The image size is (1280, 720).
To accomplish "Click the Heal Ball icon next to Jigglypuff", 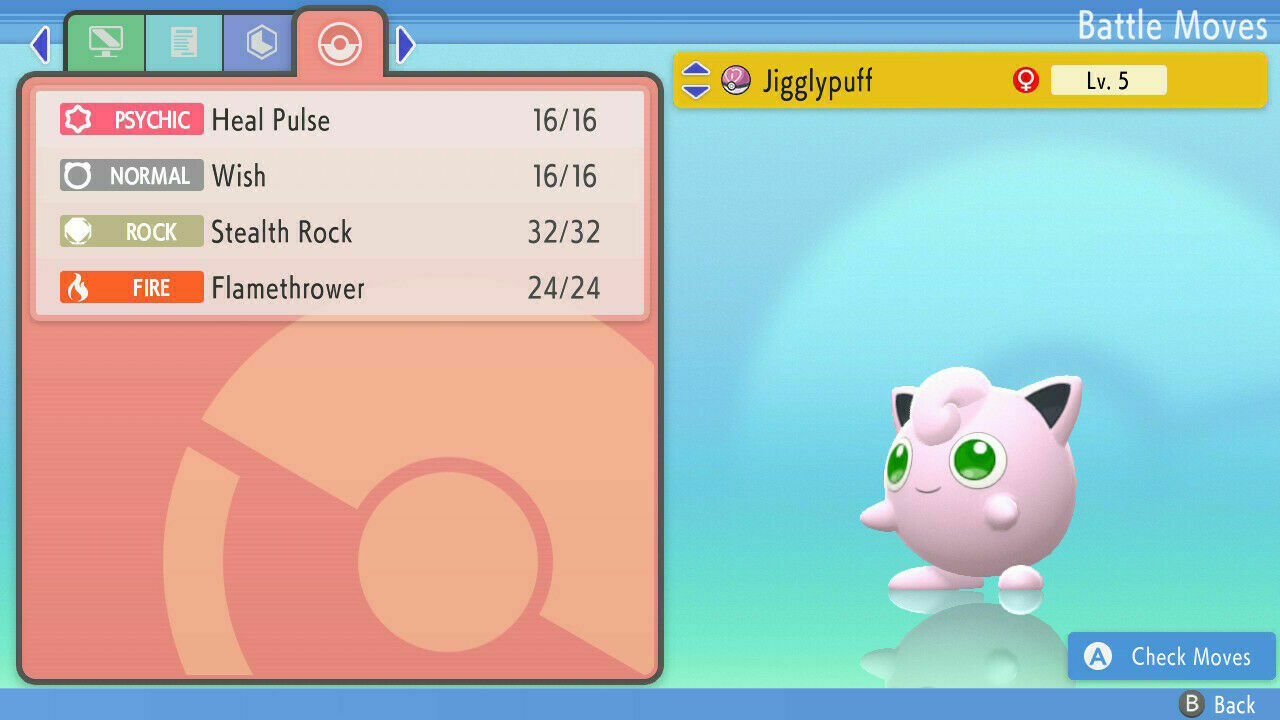I will click(x=736, y=80).
